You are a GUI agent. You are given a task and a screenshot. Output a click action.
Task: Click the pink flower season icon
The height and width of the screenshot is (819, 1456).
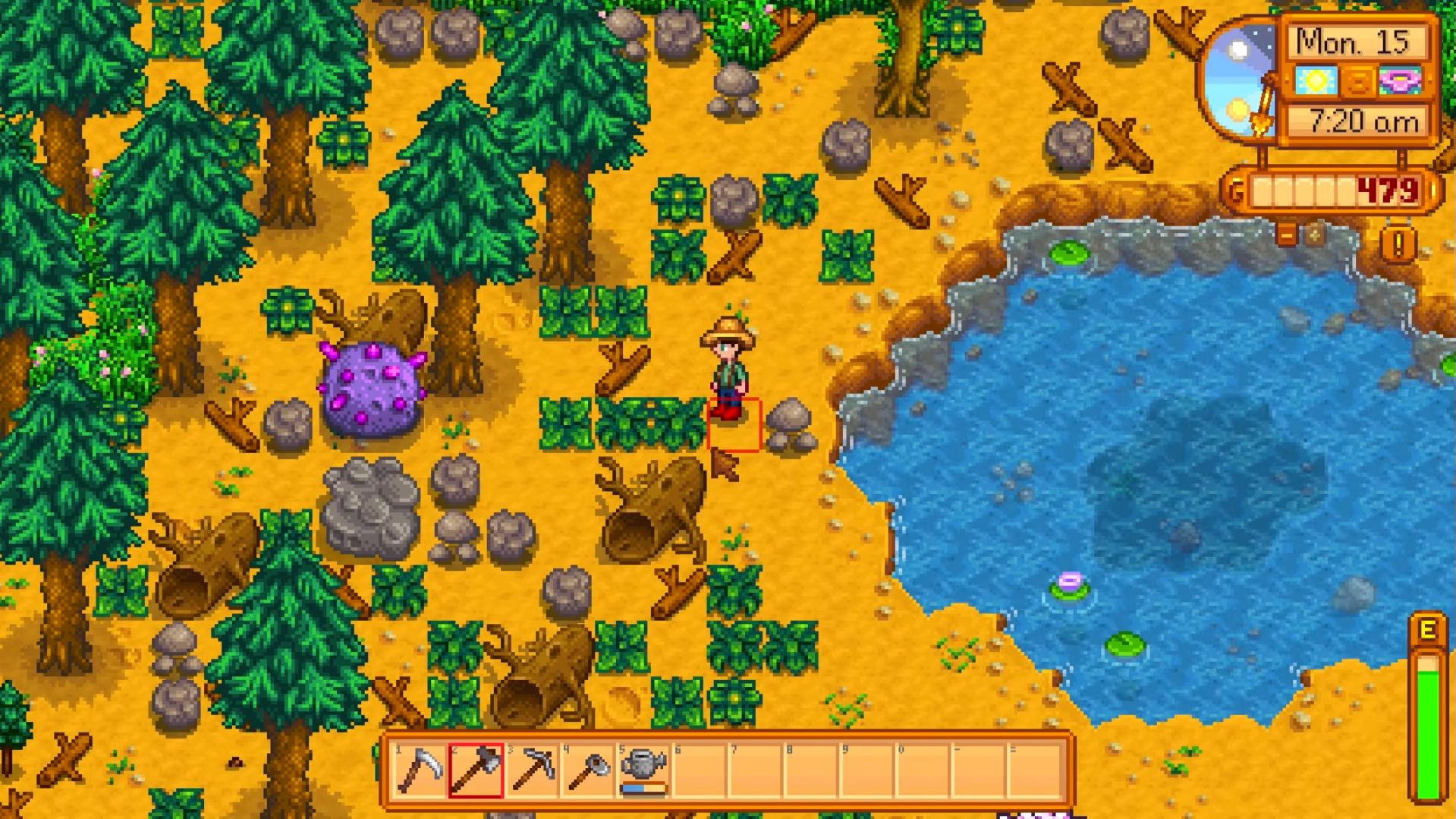(1400, 80)
